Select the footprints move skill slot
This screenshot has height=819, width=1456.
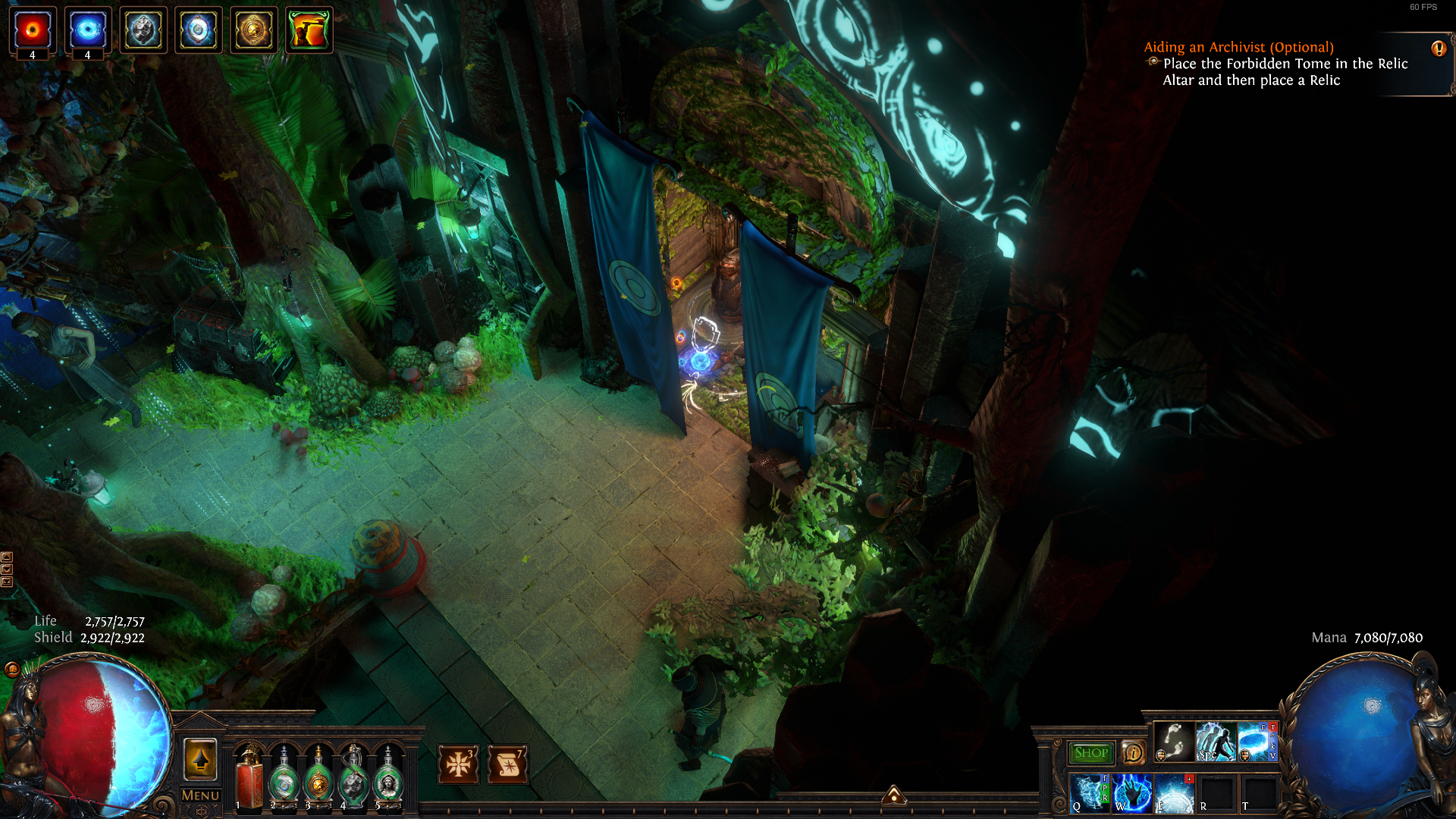tap(1173, 742)
